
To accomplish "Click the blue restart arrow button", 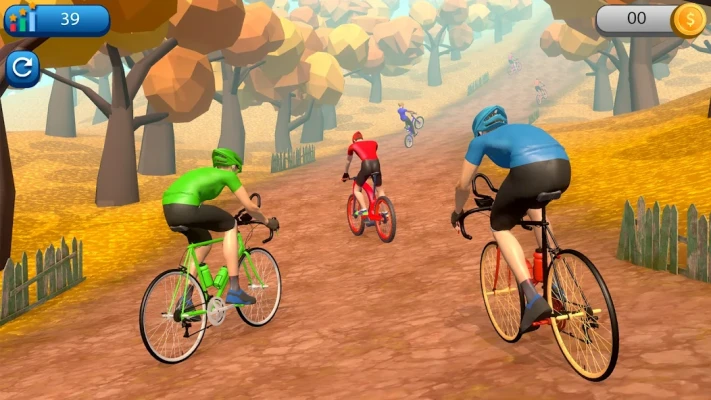I will (22, 69).
